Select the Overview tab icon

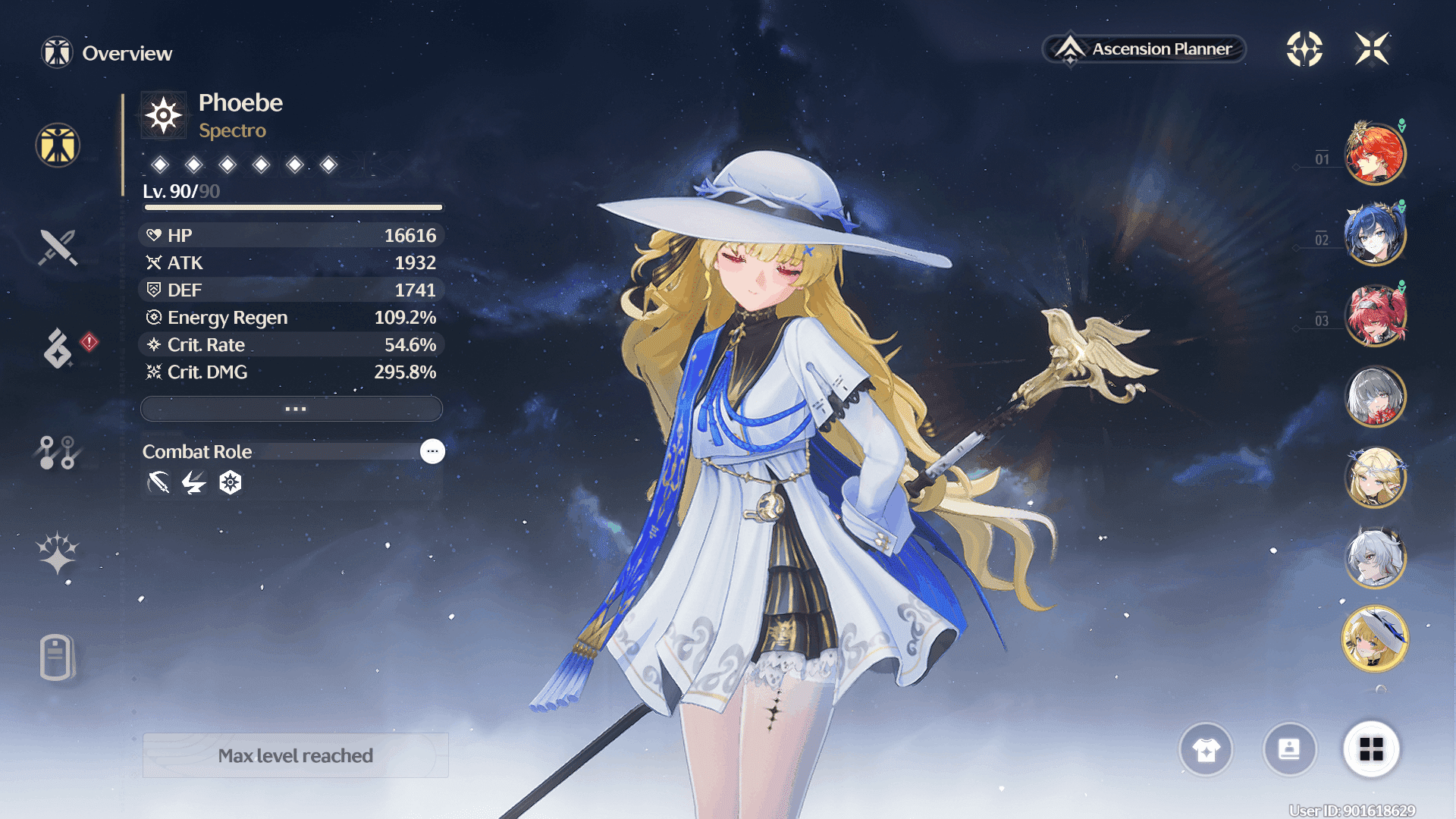(58, 145)
